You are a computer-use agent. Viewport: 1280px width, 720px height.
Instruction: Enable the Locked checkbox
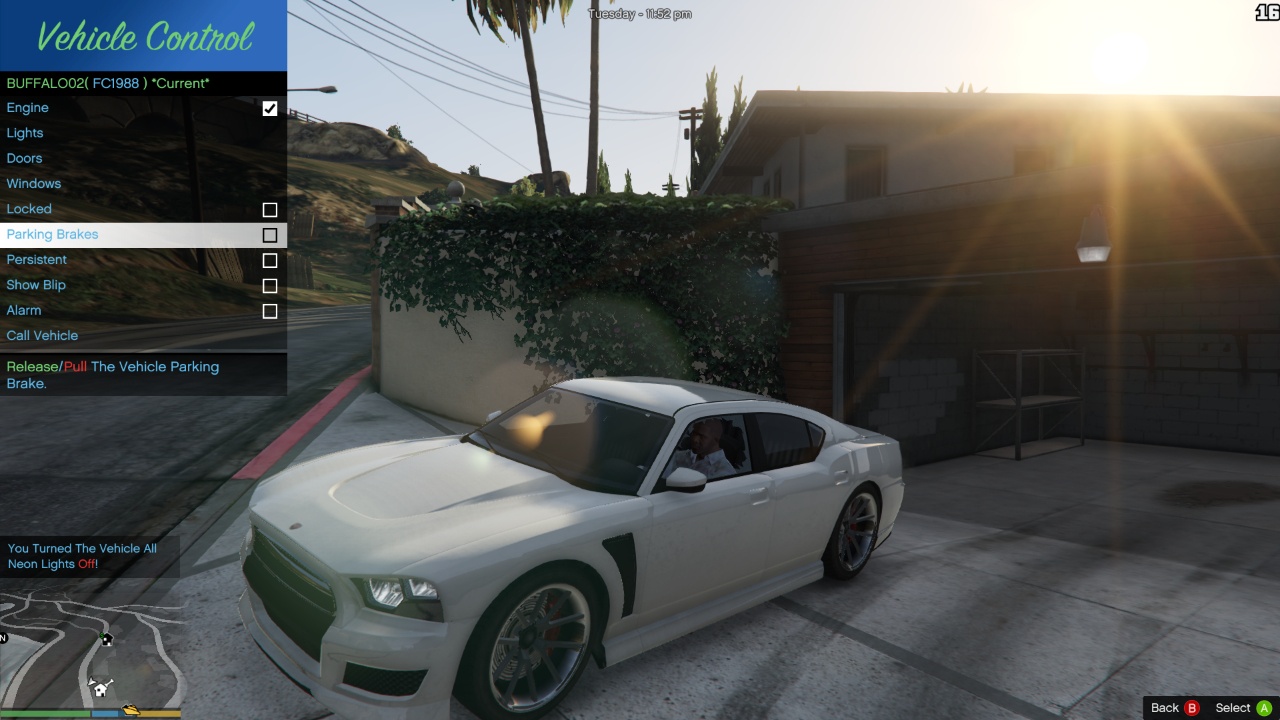269,209
